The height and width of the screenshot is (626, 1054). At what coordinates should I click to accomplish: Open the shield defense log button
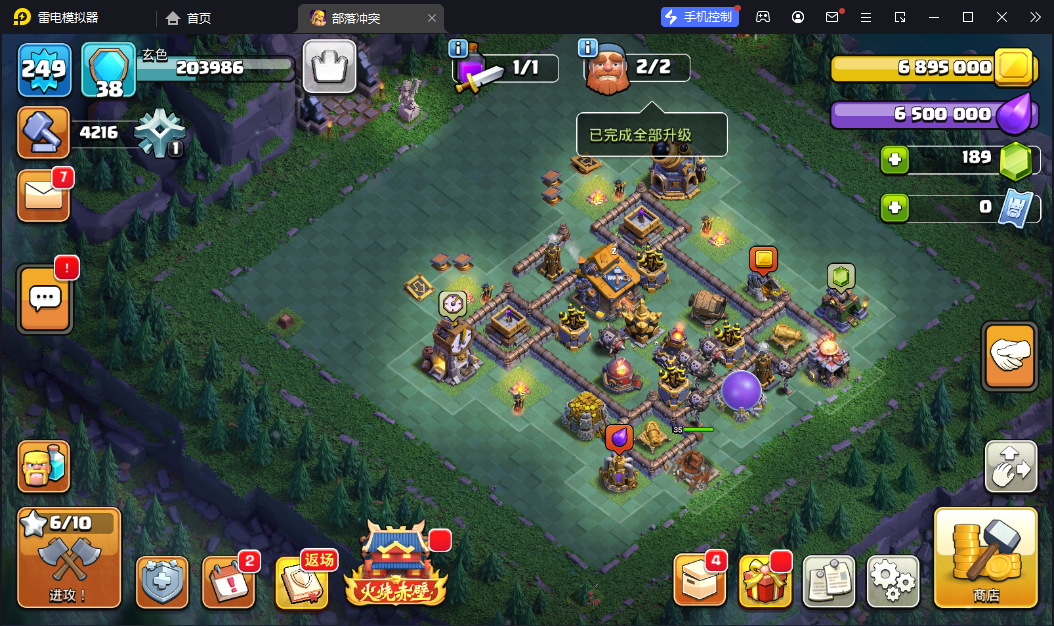pos(162,581)
